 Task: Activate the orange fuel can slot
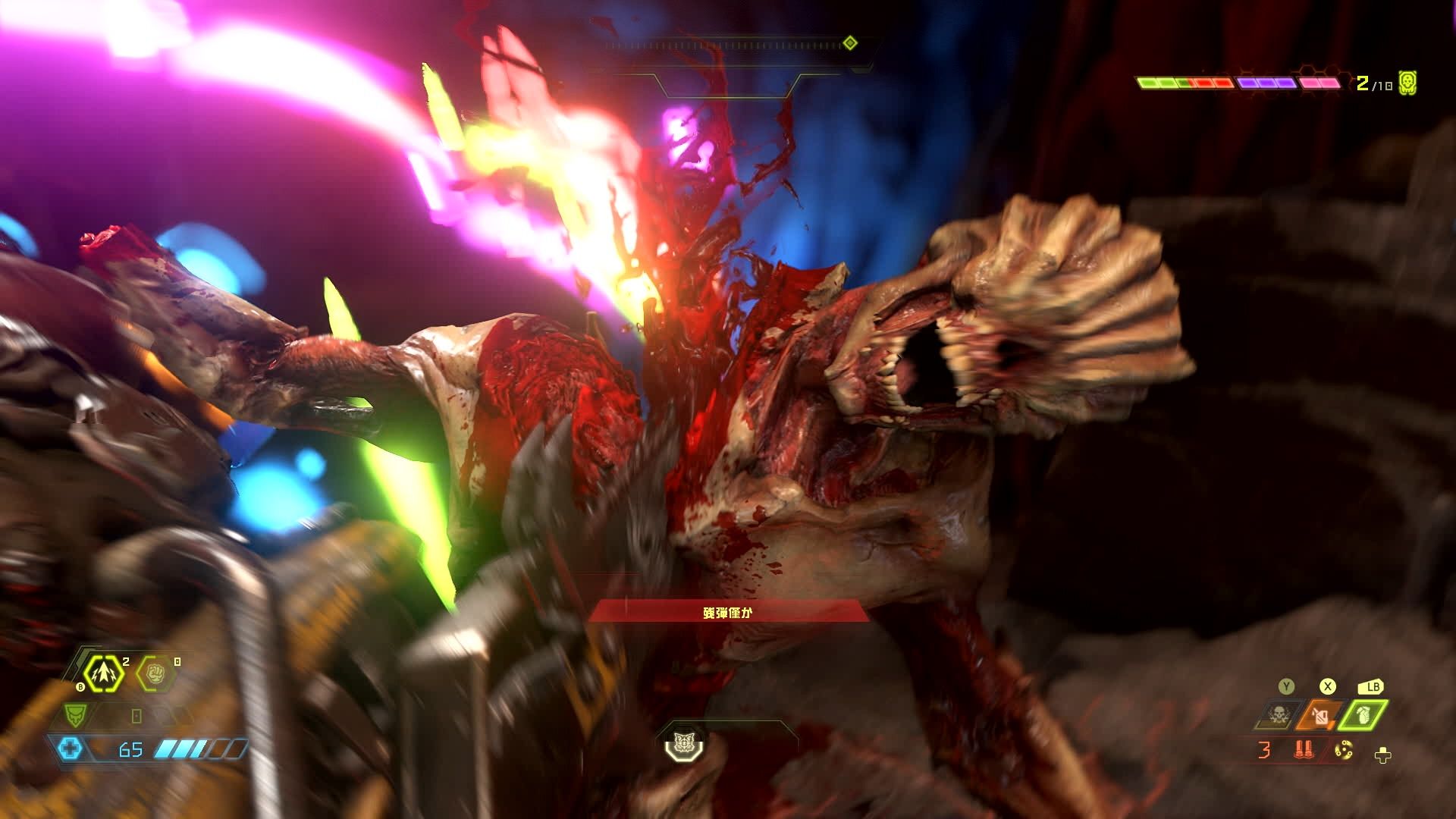[x=1323, y=715]
